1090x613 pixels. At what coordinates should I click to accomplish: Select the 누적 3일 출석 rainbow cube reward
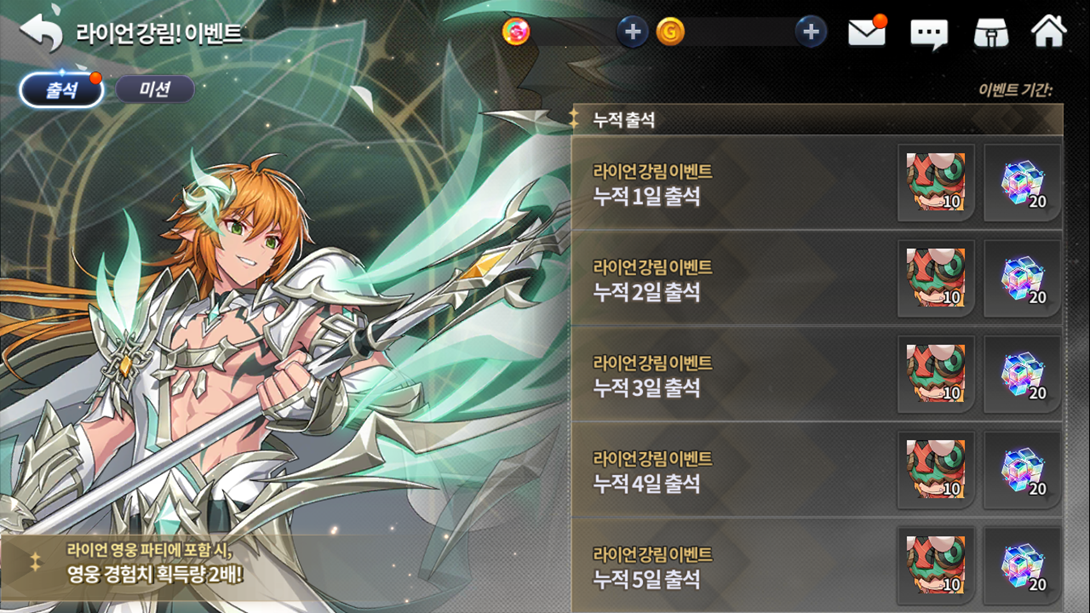(1022, 375)
